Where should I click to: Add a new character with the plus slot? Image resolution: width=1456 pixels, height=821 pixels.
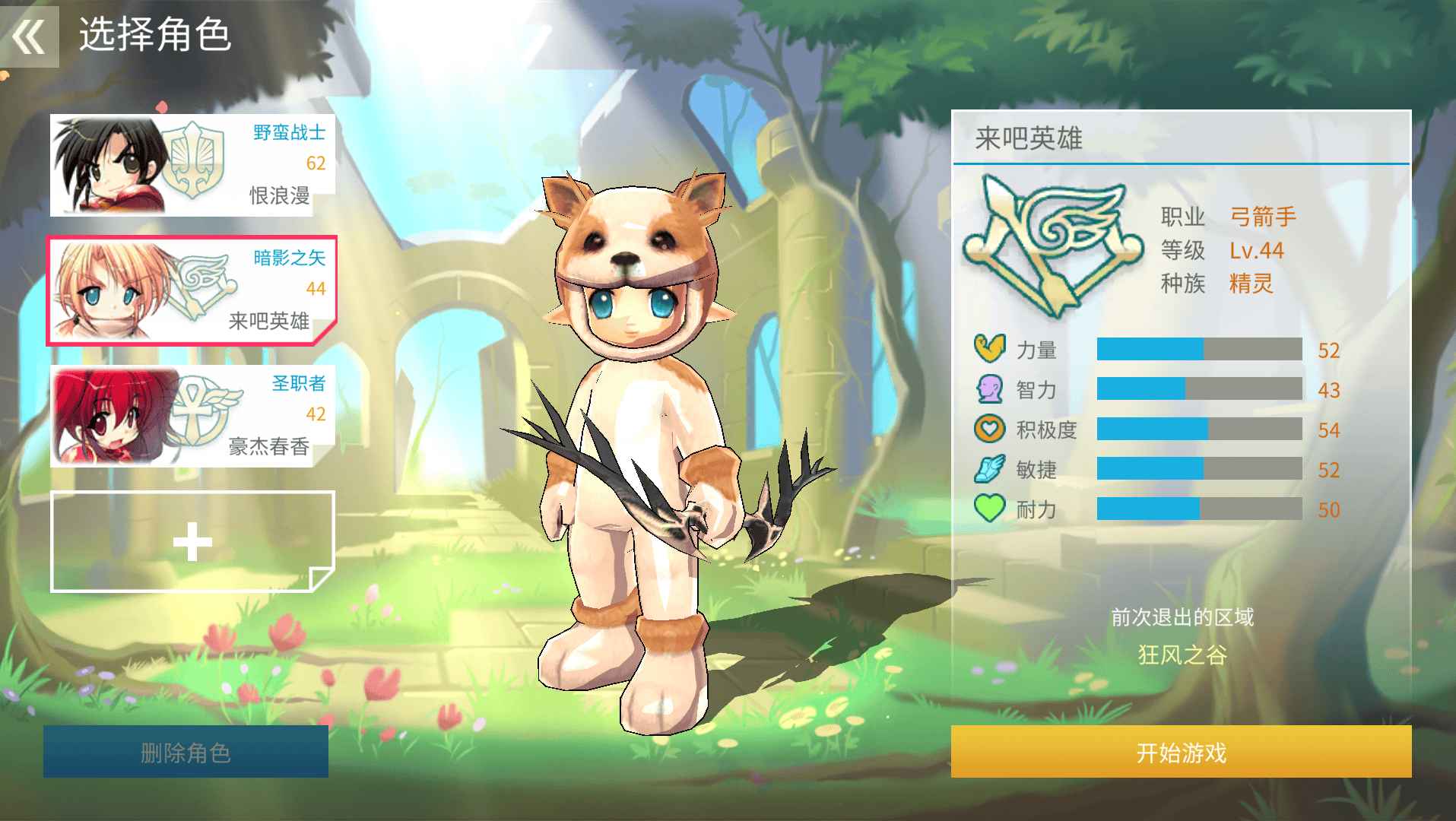pyautogui.click(x=192, y=541)
